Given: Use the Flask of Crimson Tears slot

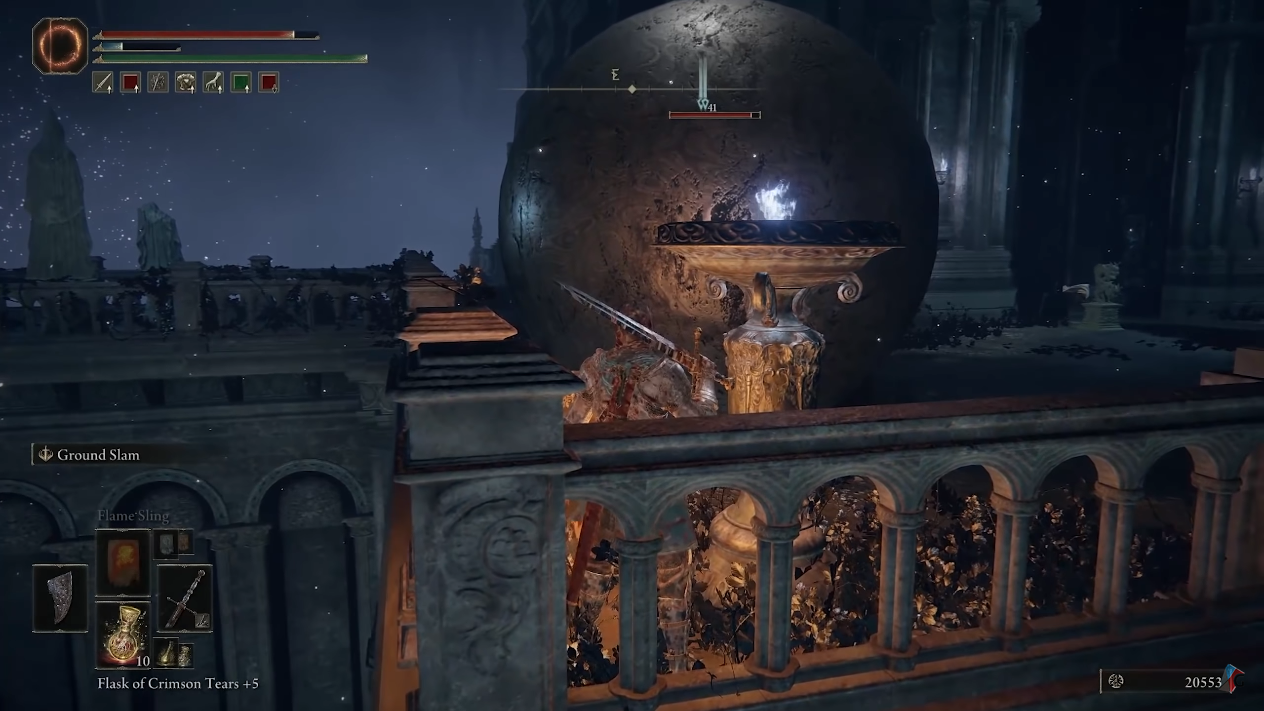Looking at the screenshot, I should tap(122, 632).
